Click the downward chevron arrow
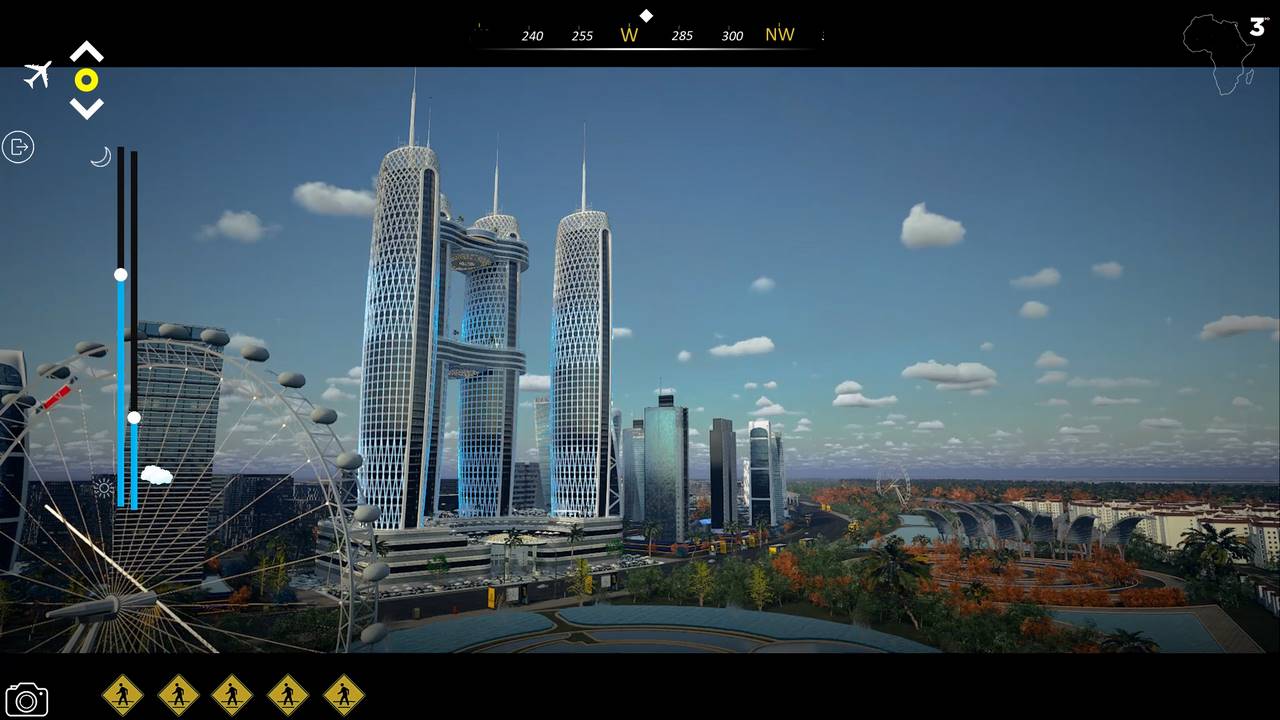The width and height of the screenshot is (1280, 720). [87, 107]
